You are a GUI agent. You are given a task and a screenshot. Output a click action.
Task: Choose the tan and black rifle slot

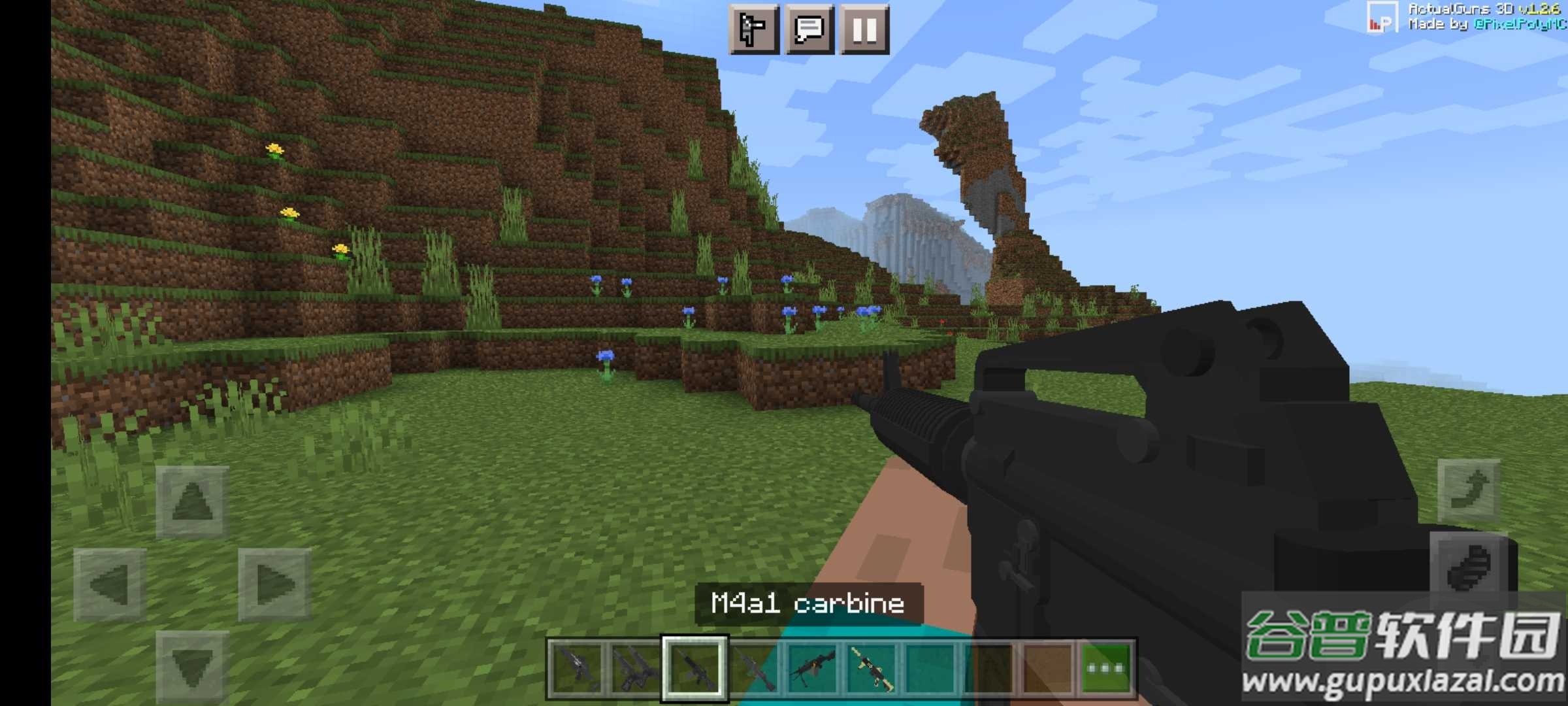coord(872,668)
